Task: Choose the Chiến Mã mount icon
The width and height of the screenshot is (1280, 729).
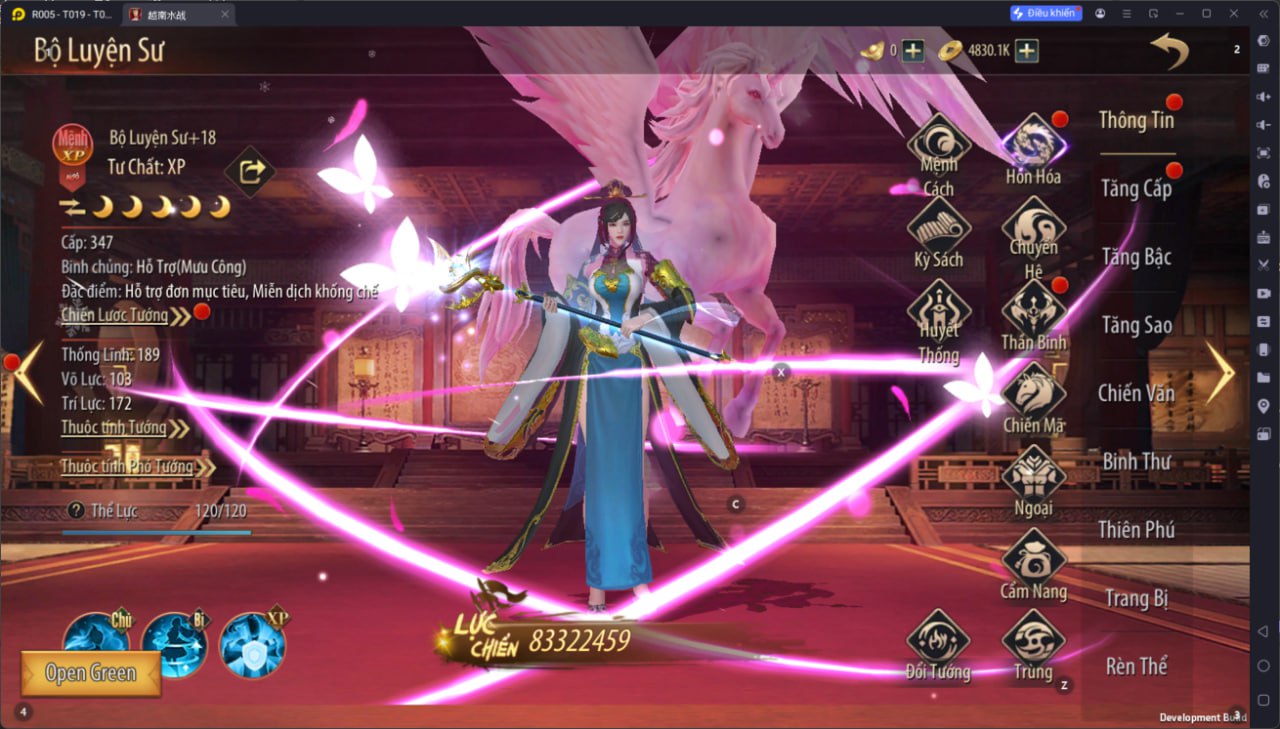Action: click(x=1033, y=393)
